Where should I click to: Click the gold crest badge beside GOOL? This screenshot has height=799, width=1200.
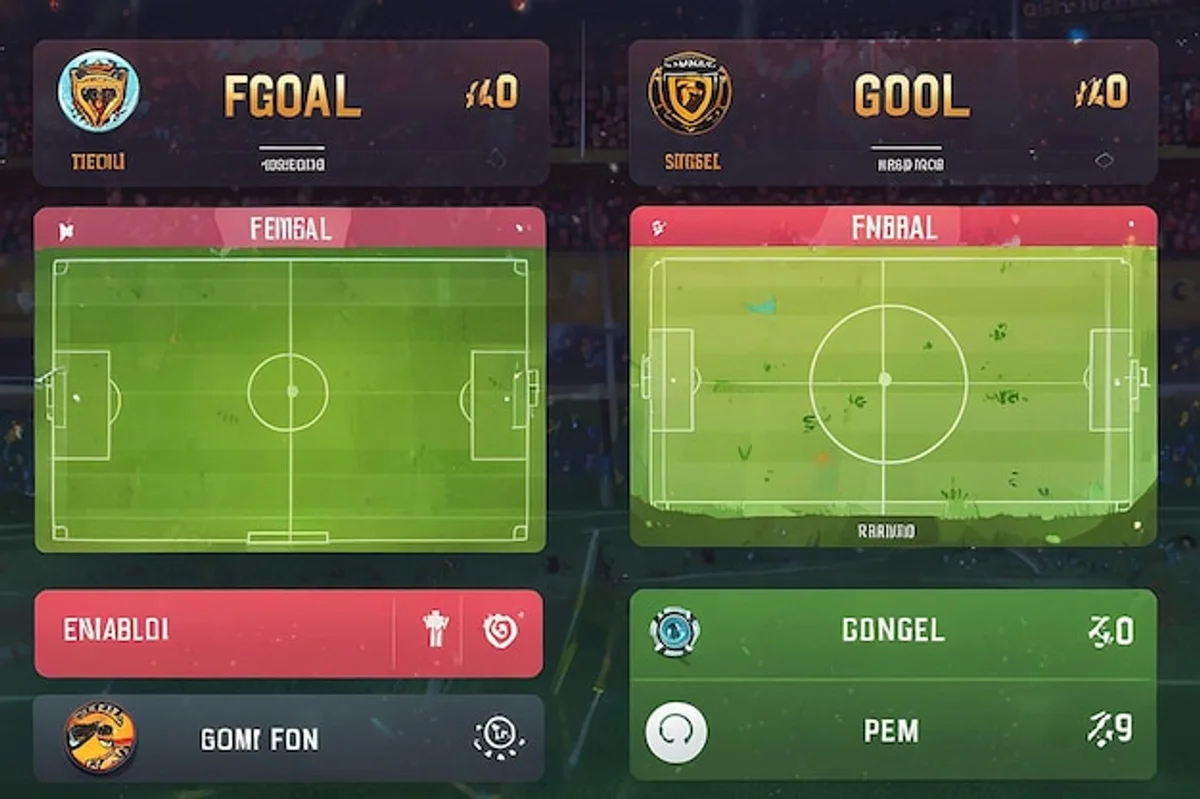coord(689,93)
